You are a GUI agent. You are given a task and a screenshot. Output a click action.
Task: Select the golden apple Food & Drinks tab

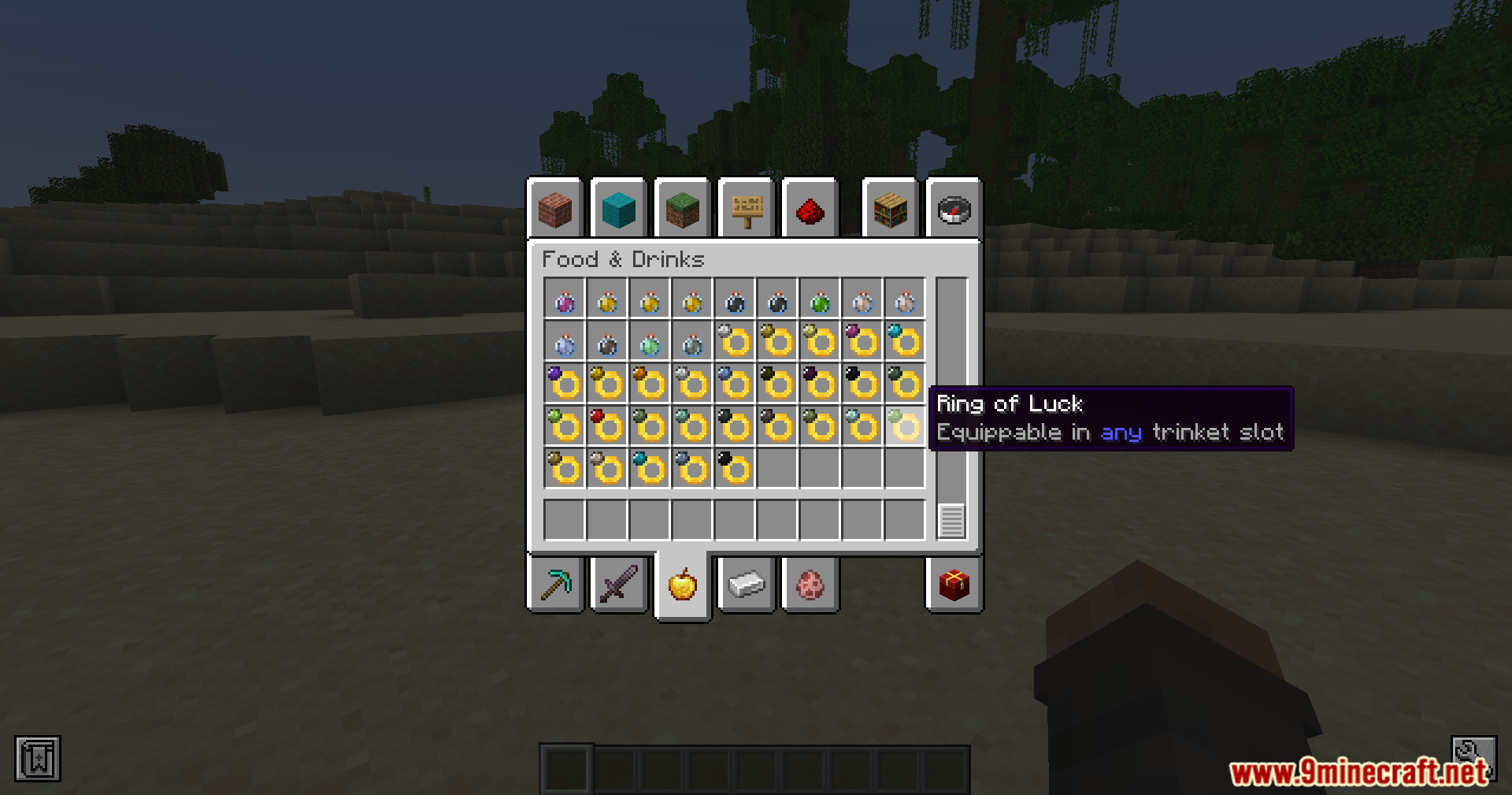pos(683,585)
